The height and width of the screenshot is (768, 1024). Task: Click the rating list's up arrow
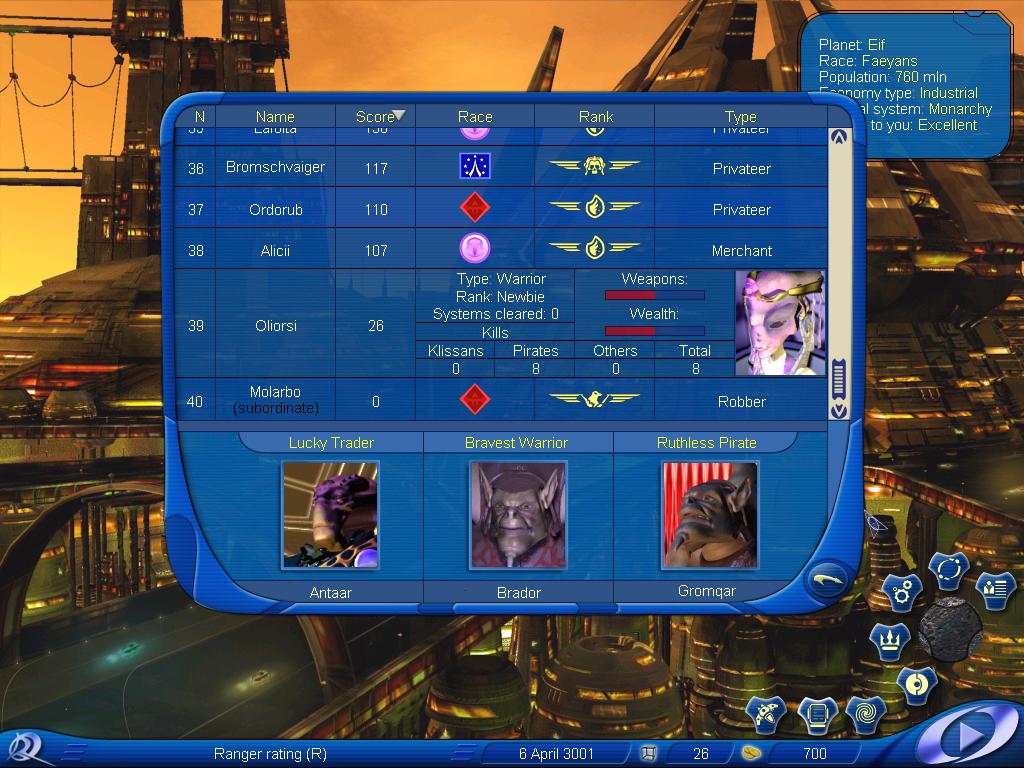[x=838, y=137]
